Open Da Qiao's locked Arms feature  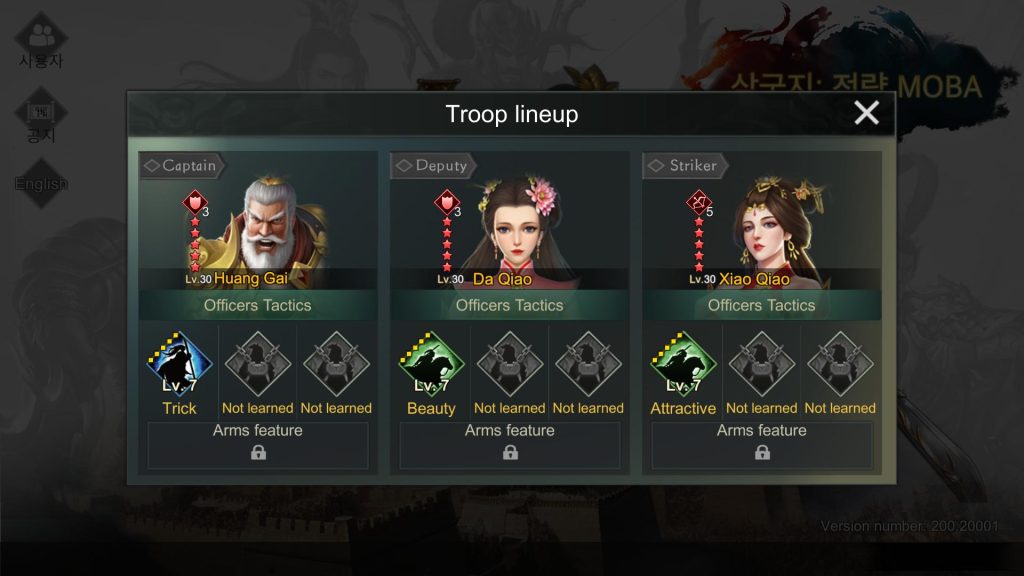tap(510, 445)
